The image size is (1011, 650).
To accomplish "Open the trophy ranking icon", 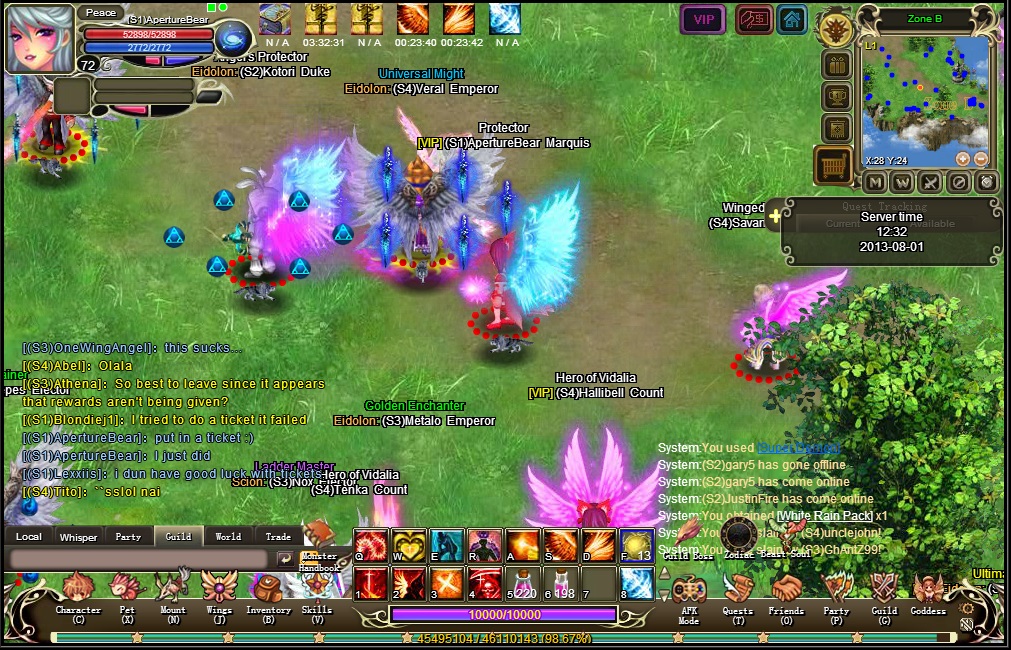I will [836, 97].
